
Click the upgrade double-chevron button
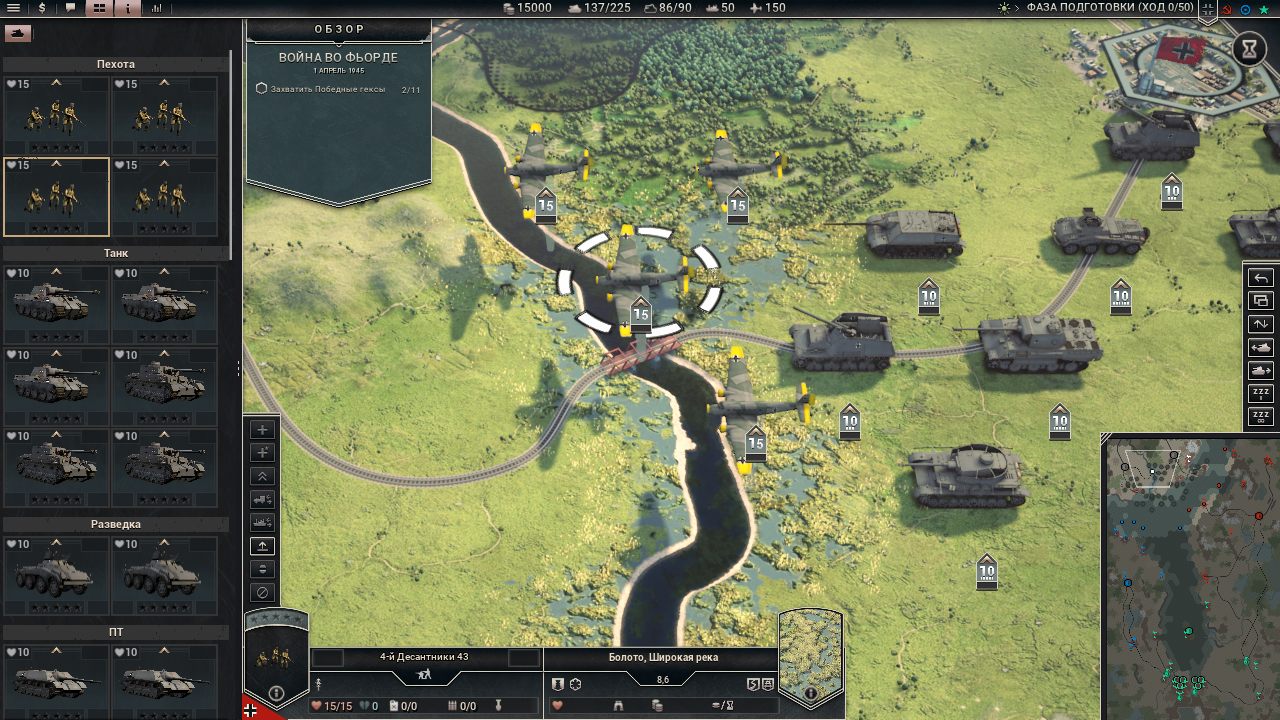pos(262,476)
